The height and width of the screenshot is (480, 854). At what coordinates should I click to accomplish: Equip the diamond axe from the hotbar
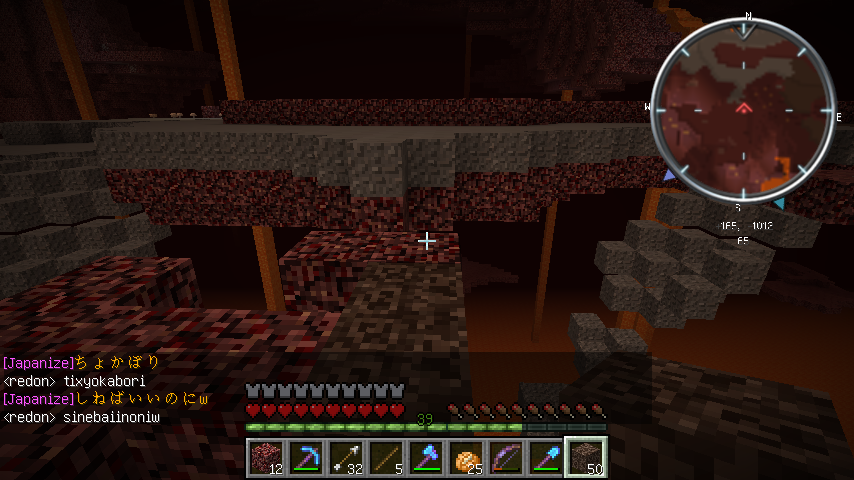pyautogui.click(x=425, y=457)
